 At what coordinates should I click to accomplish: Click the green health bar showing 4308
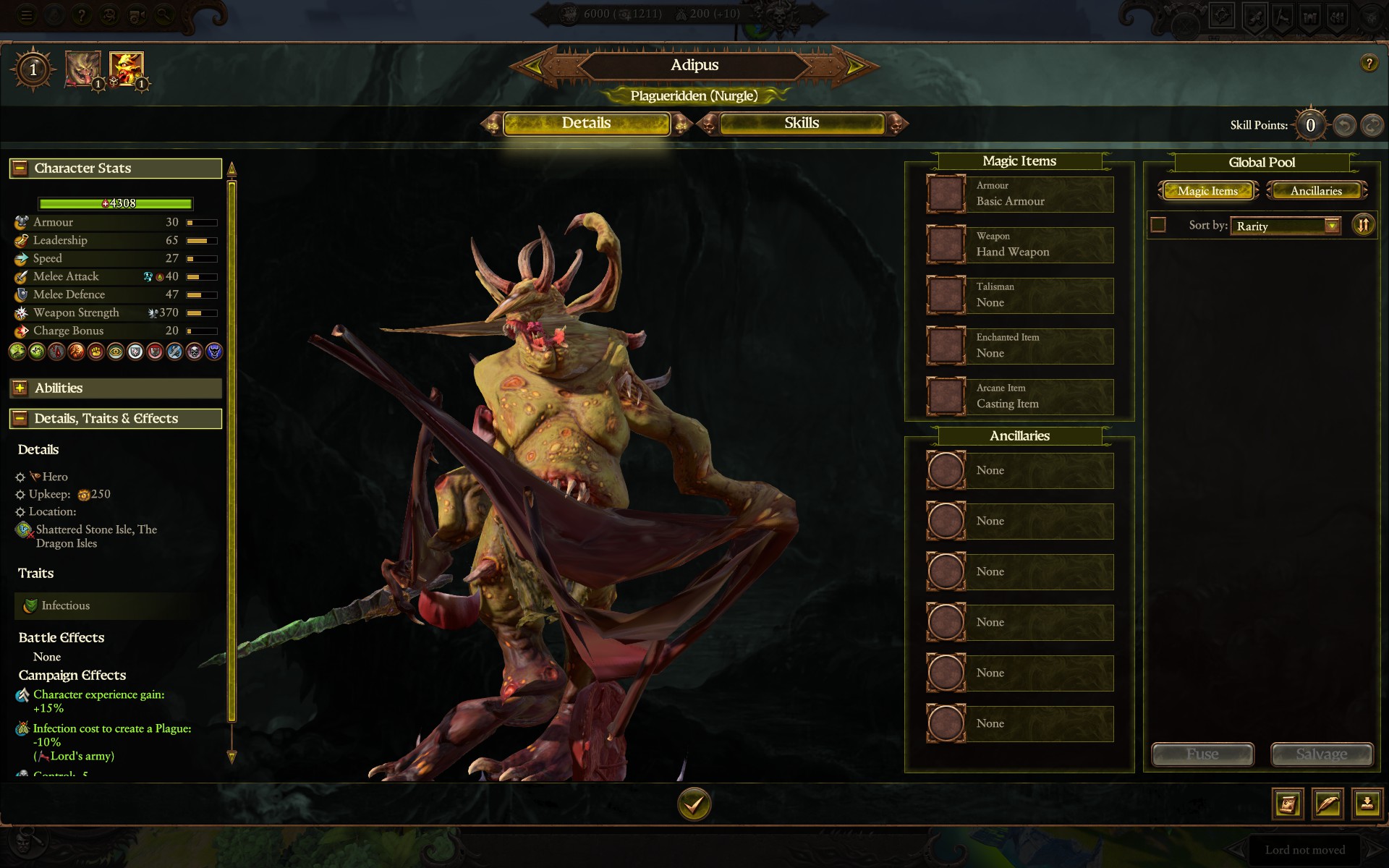coord(116,203)
